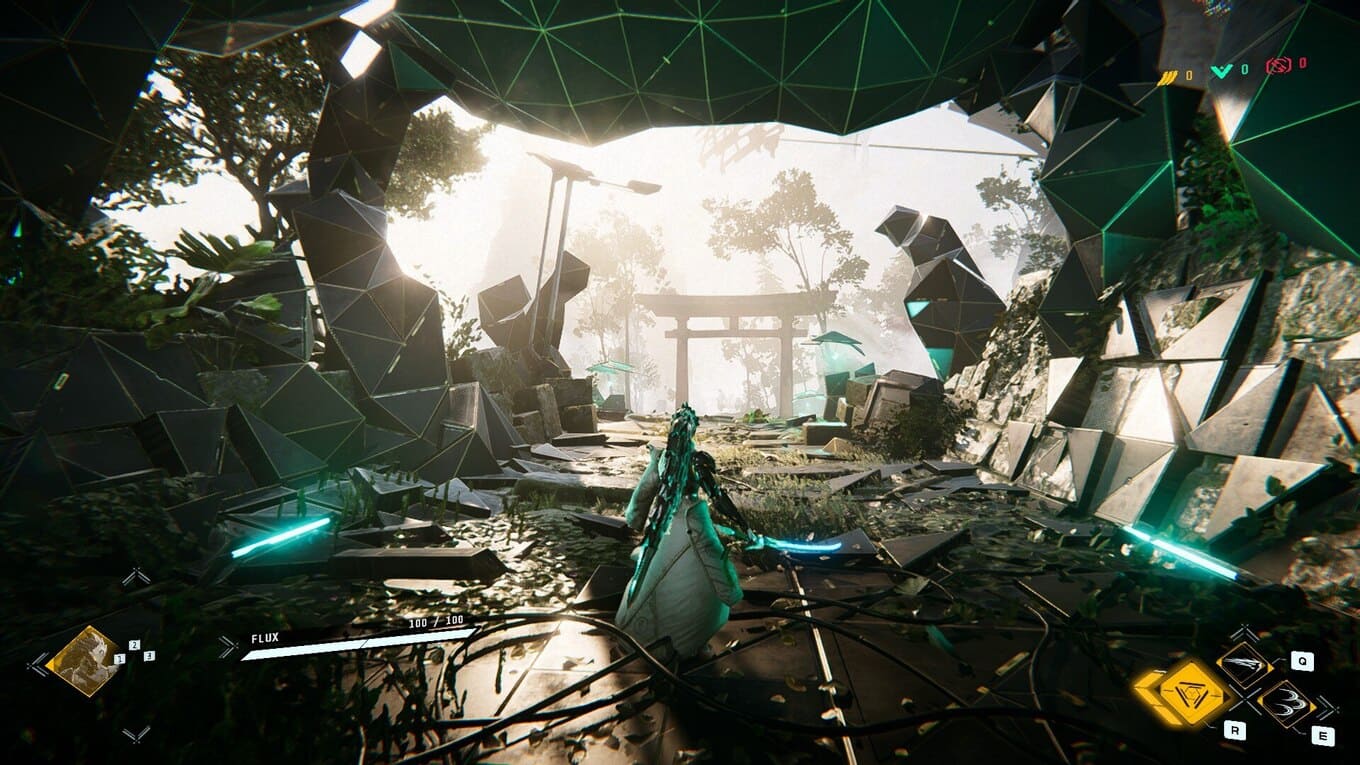Viewport: 1360px width, 765px height.
Task: Trigger the triple claw swipe ability
Action: tap(1287, 702)
